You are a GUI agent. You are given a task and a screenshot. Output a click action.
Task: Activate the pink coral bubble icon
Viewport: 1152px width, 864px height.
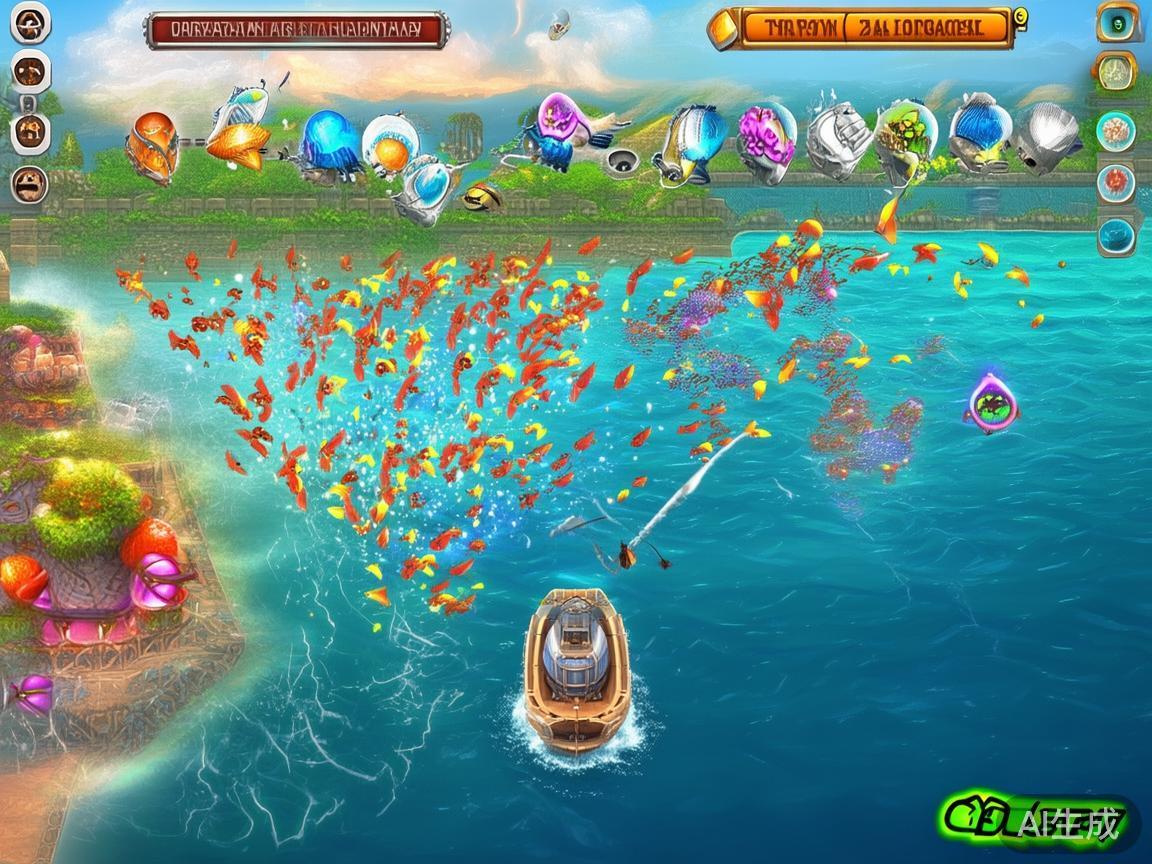1115,130
